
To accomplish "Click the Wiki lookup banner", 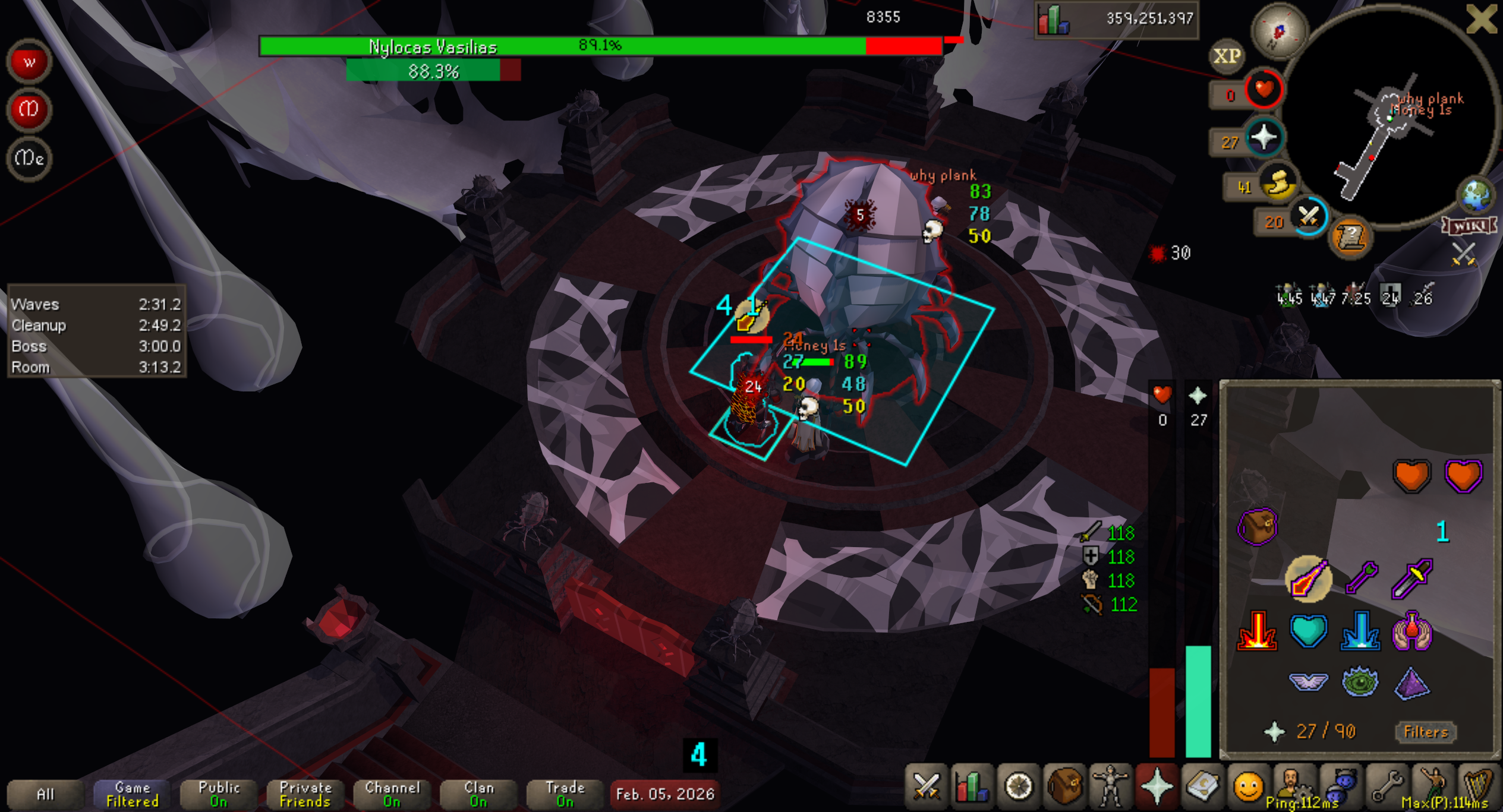I will [x=1469, y=226].
